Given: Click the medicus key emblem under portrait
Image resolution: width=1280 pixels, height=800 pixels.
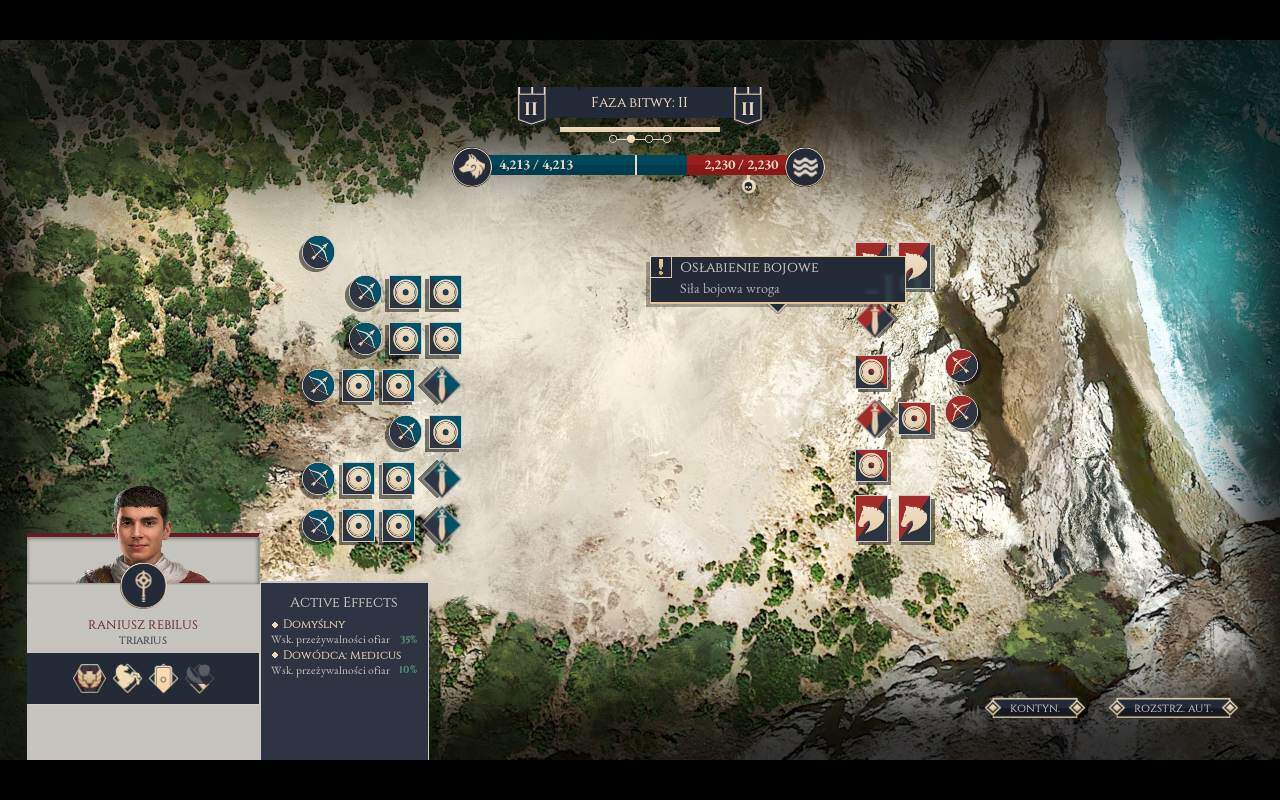Looking at the screenshot, I should point(143,586).
